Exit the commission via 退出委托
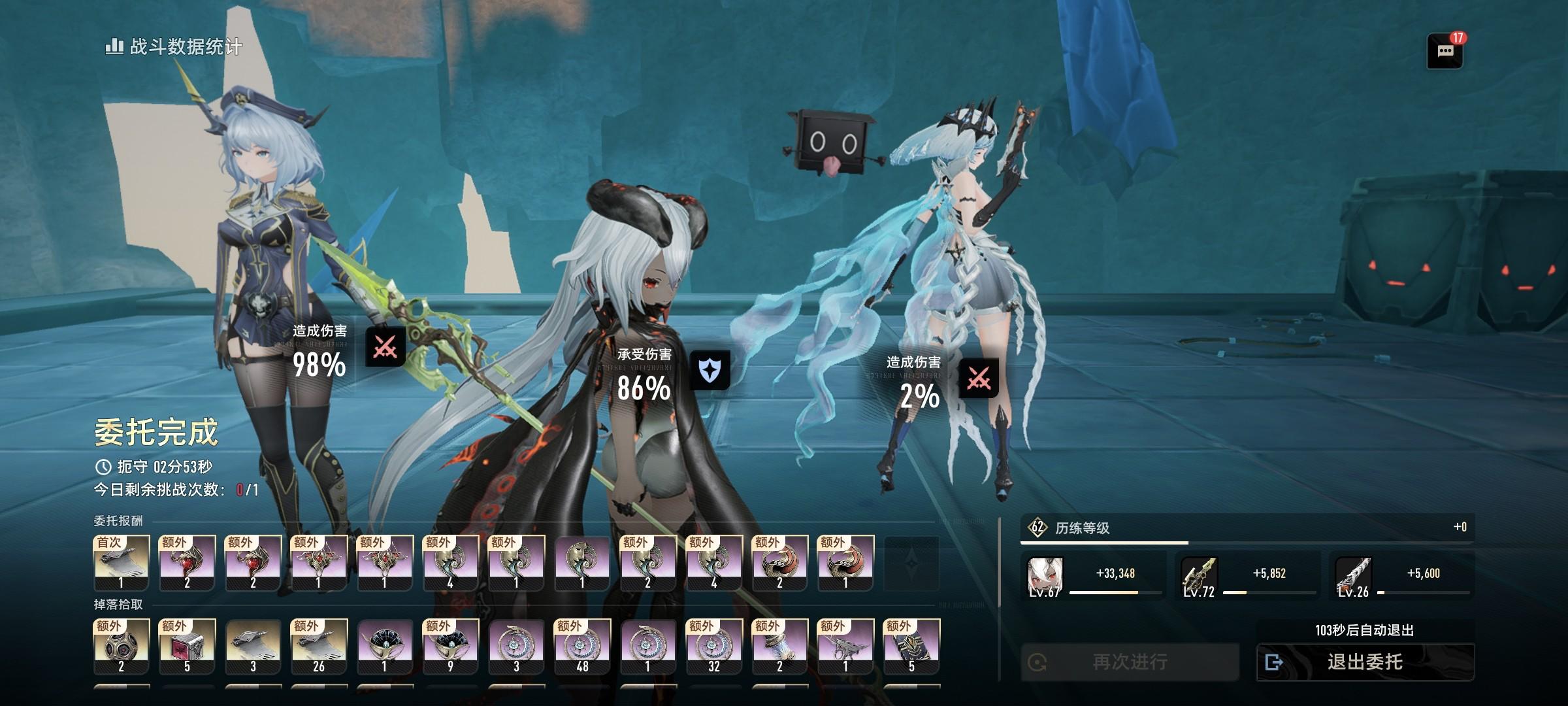 point(1365,662)
